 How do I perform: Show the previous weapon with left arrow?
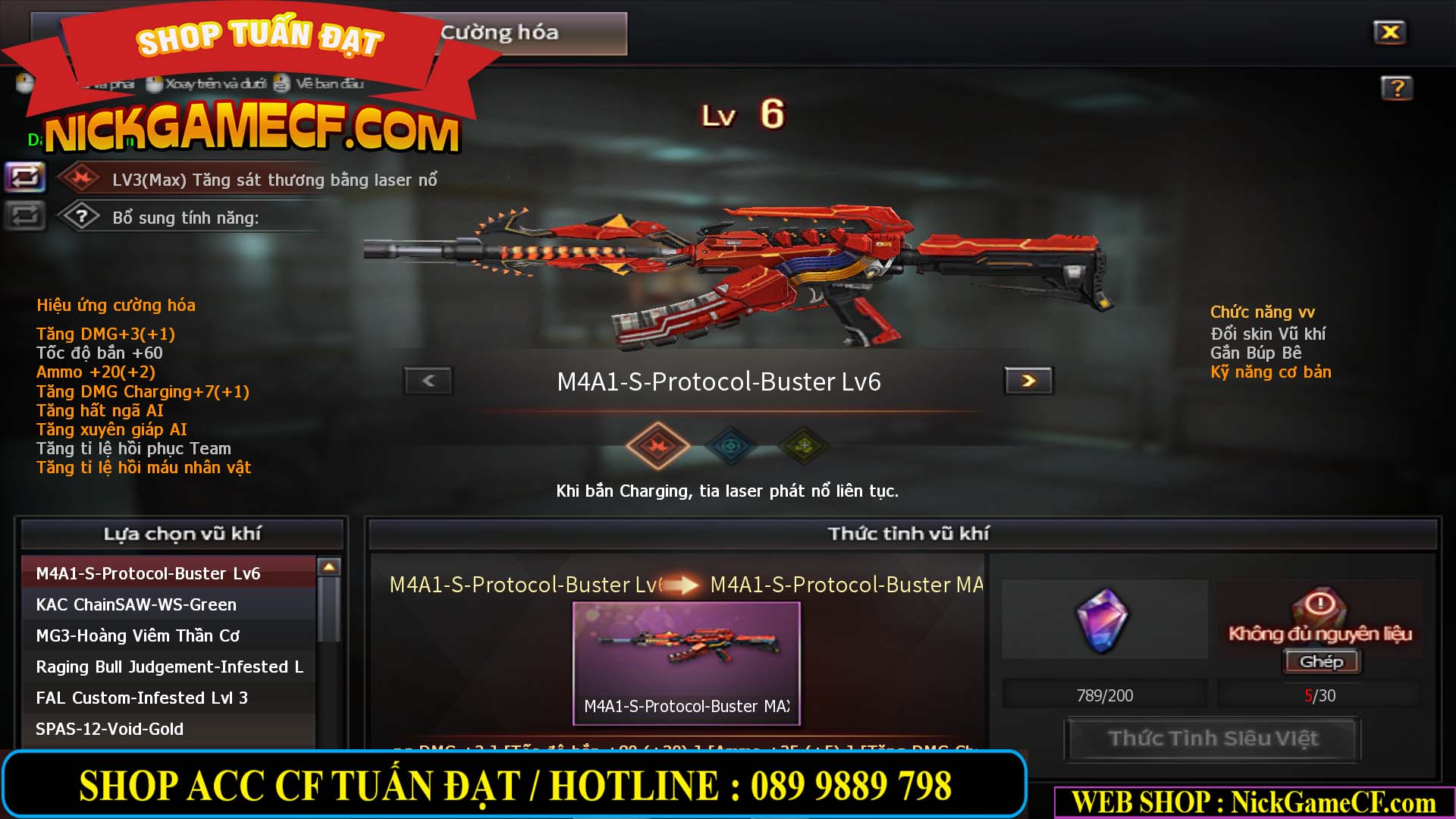428,381
